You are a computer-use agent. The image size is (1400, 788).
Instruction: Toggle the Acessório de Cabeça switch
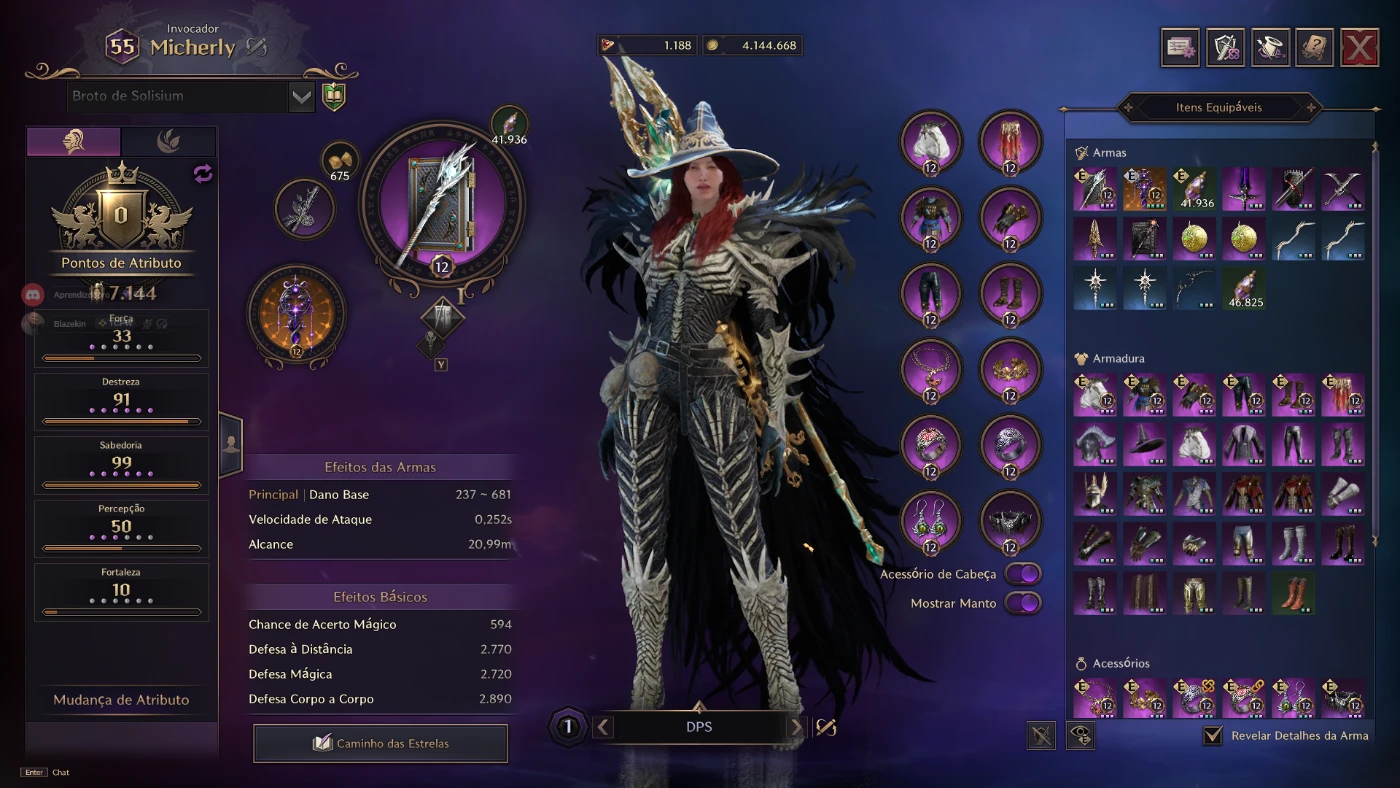tap(1023, 574)
